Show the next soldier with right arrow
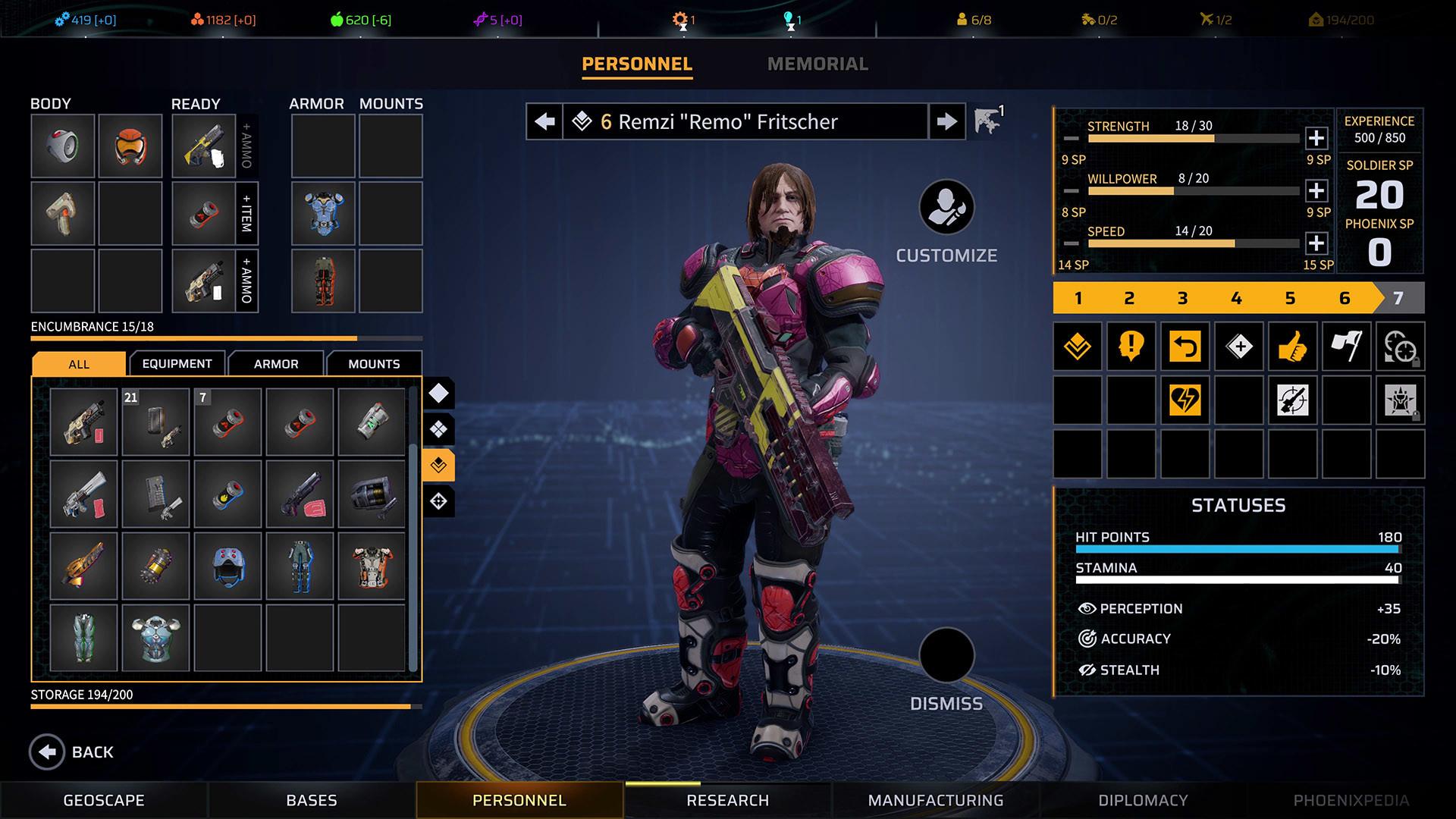Viewport: 1456px width, 819px height. pyautogui.click(x=946, y=121)
